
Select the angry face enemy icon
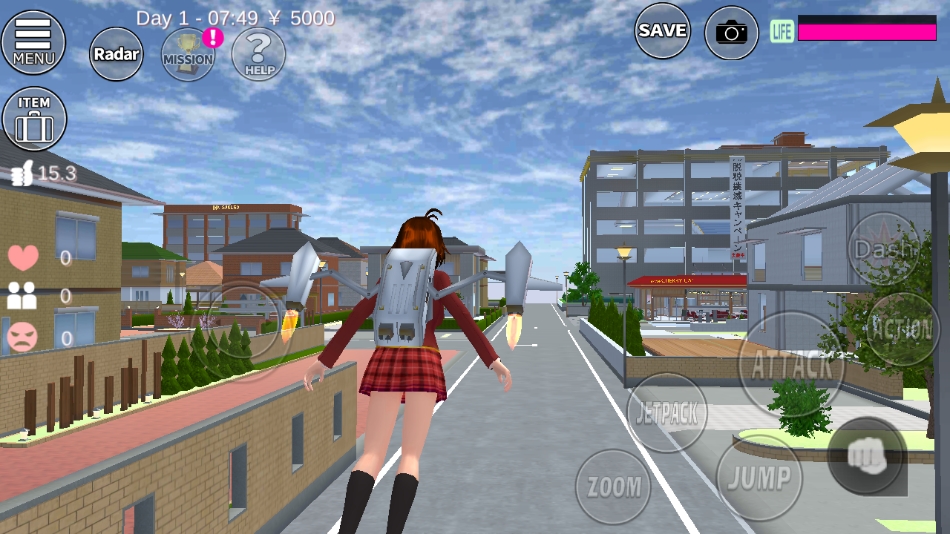(22, 338)
